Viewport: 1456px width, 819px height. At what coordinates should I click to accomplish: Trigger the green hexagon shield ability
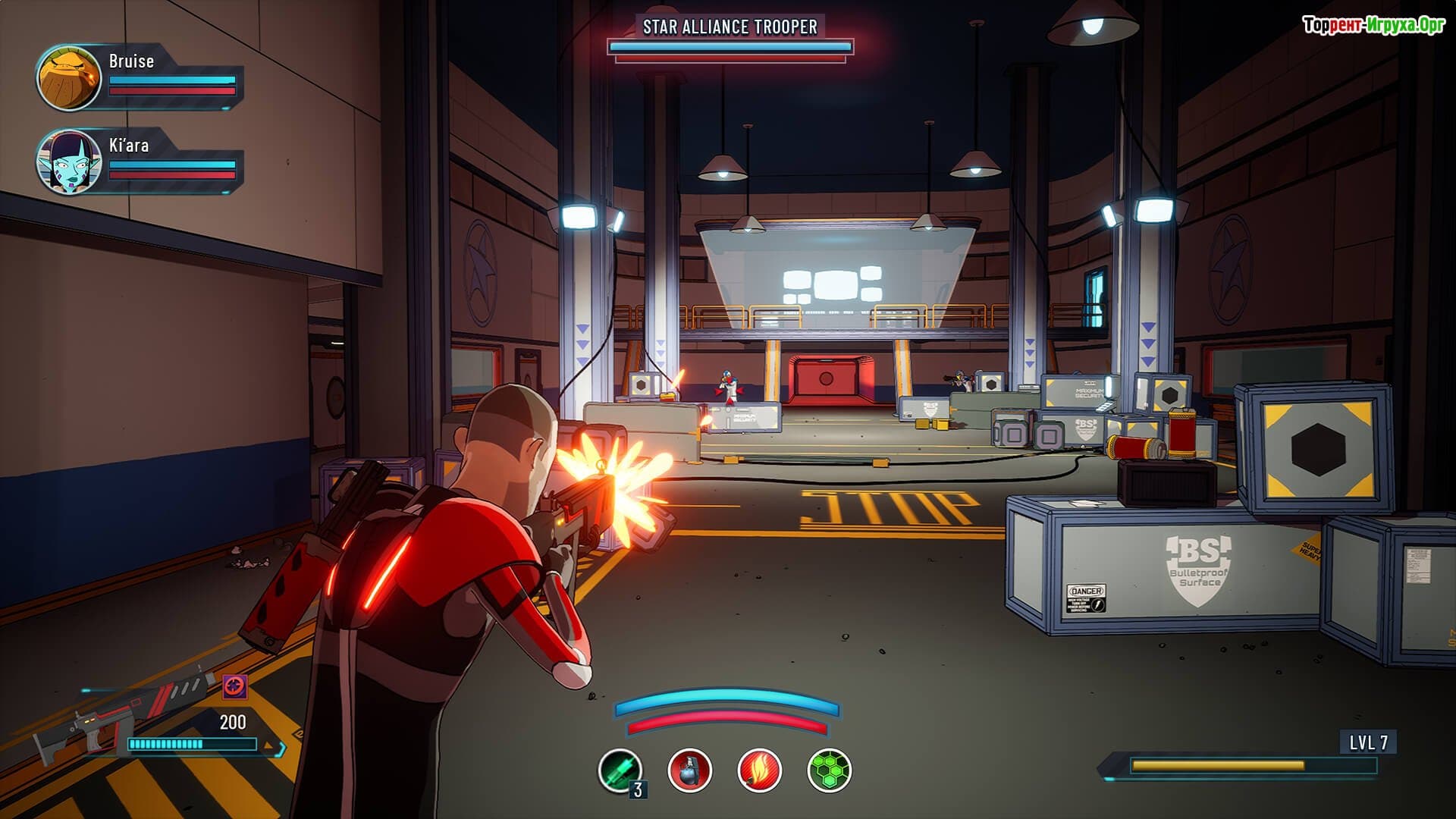click(x=829, y=770)
